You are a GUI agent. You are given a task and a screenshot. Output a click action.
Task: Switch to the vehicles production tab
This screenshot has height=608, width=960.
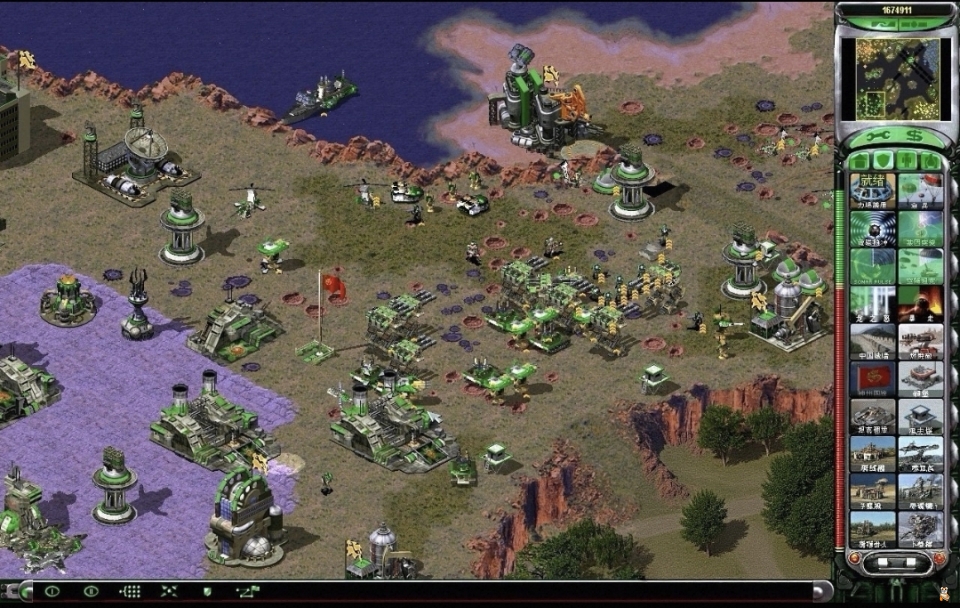pos(929,160)
